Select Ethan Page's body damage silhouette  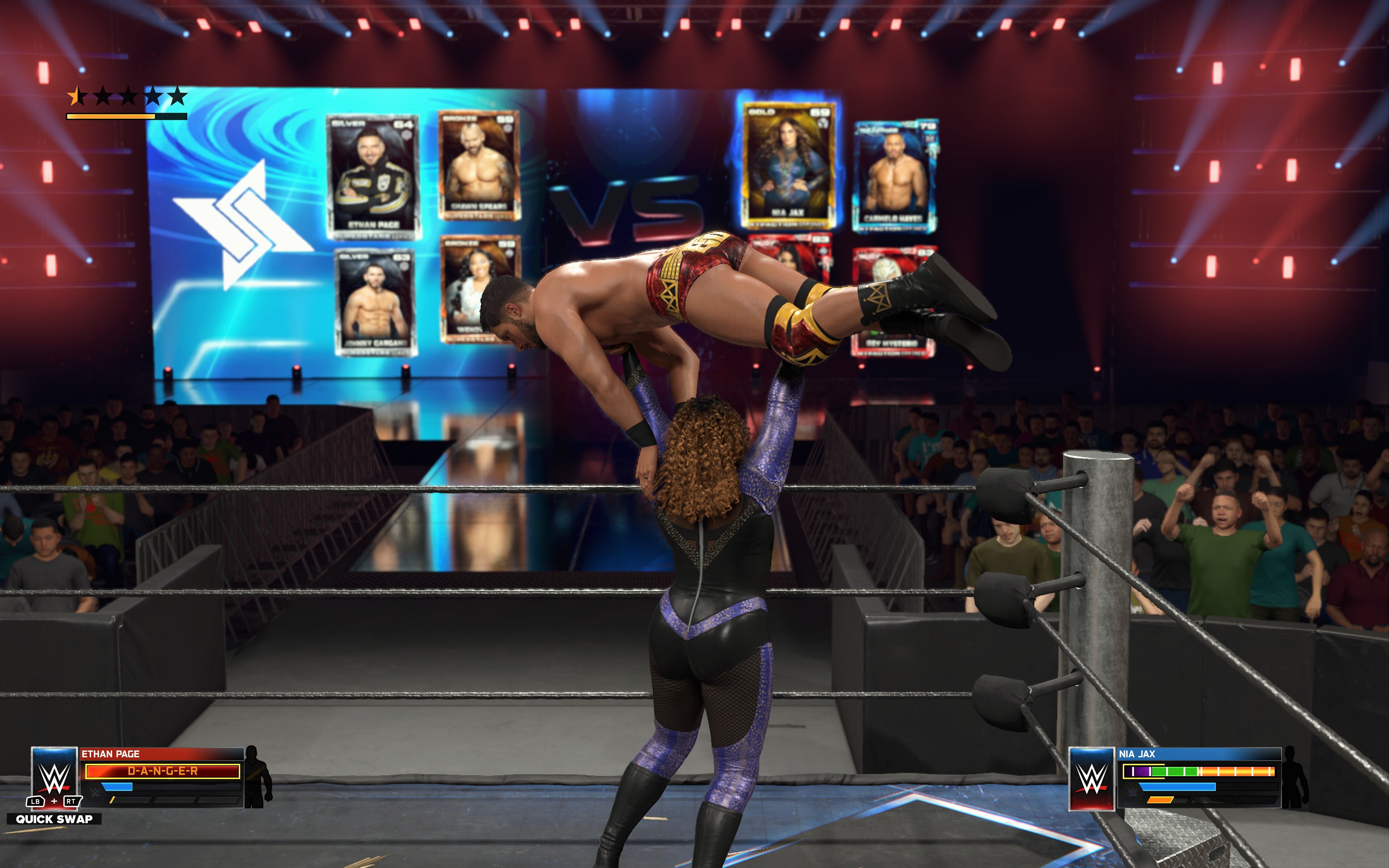(258, 777)
